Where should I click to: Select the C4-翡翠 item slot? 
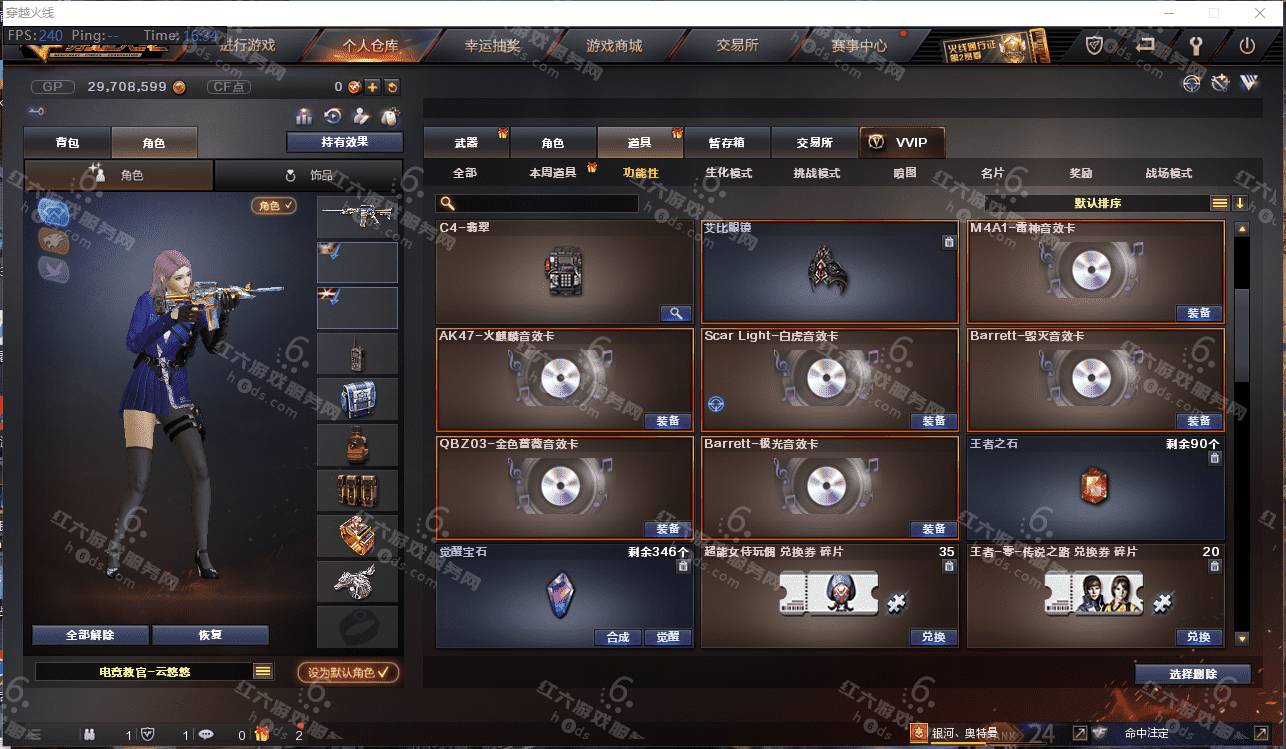click(565, 272)
